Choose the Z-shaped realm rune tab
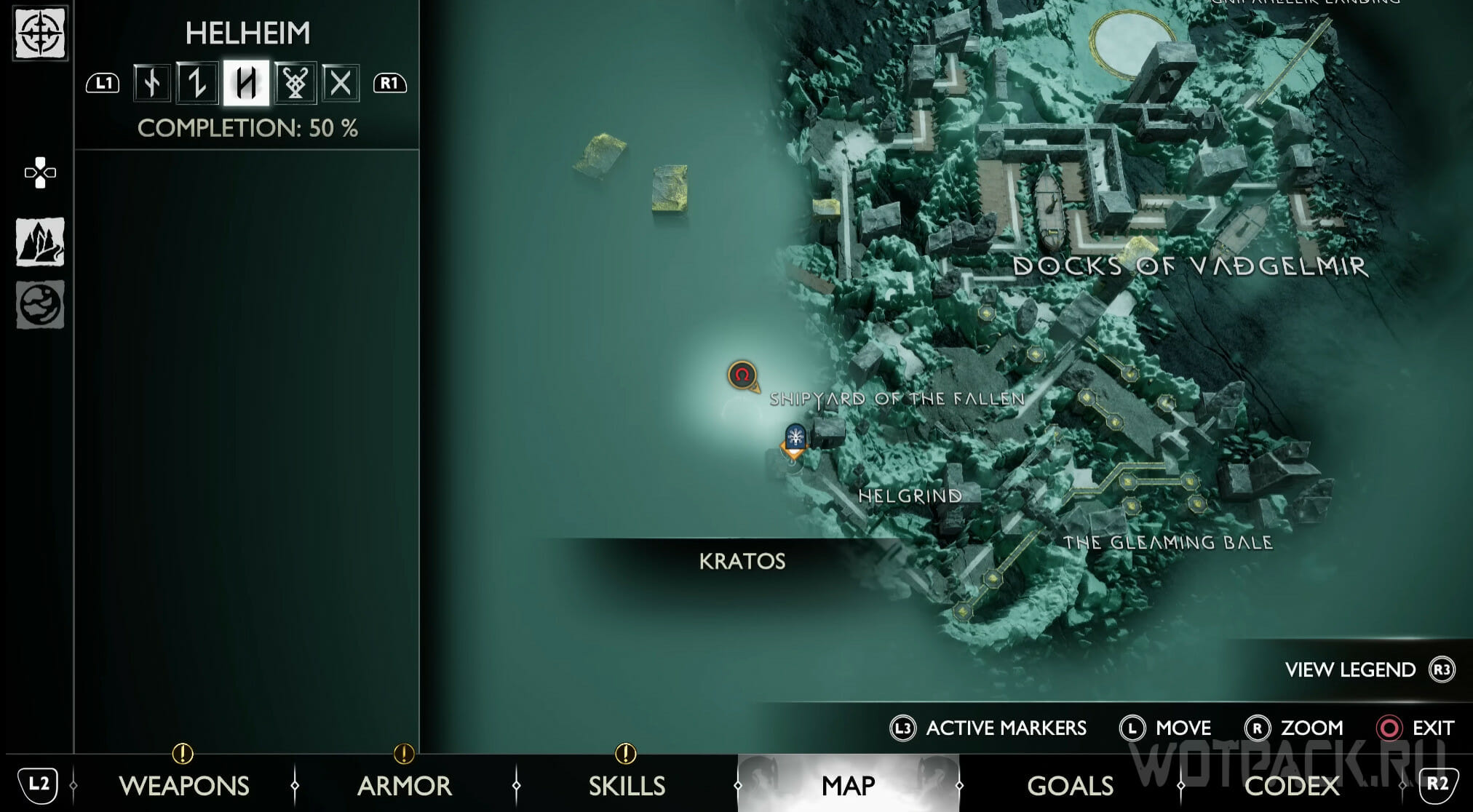Viewport: 1473px width, 812px height. coord(196,83)
